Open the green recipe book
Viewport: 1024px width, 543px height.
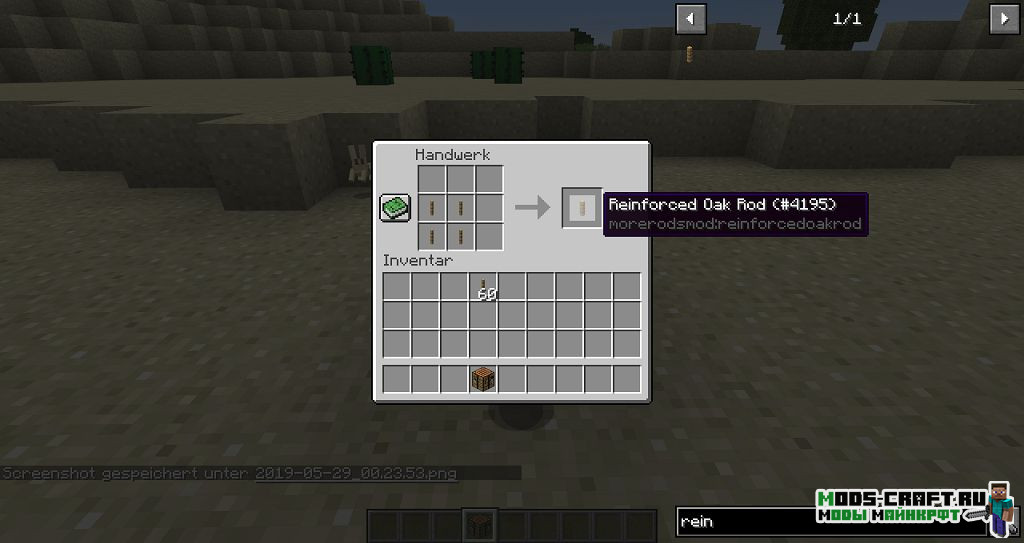(x=395, y=207)
